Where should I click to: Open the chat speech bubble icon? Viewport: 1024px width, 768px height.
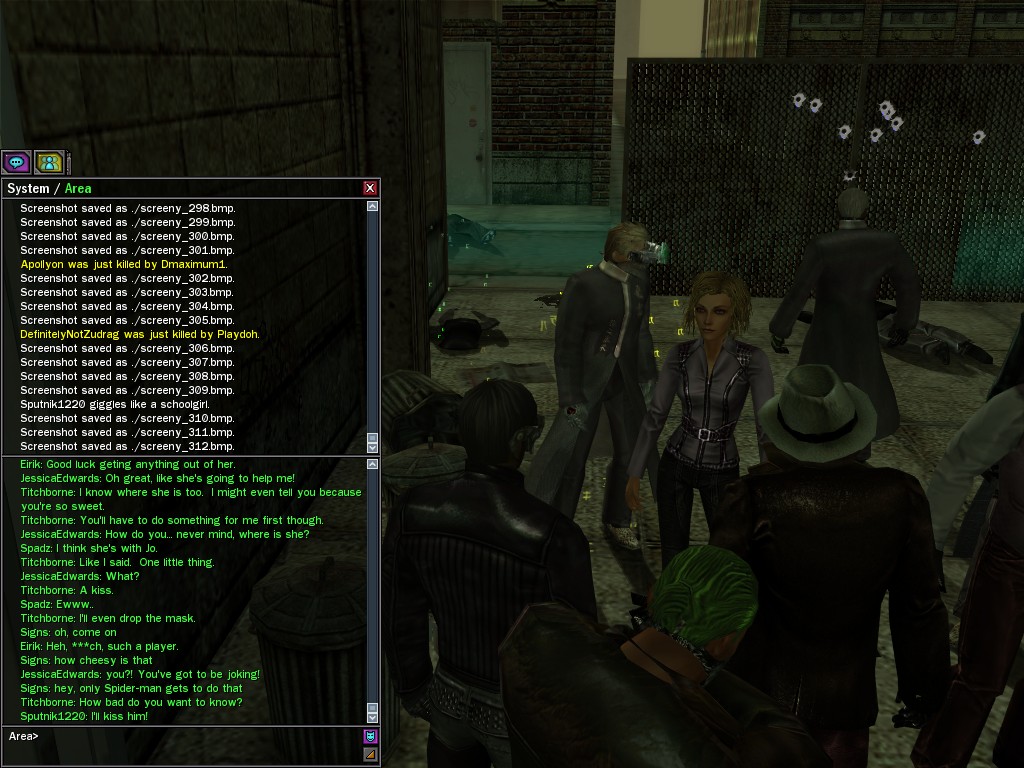coord(16,162)
